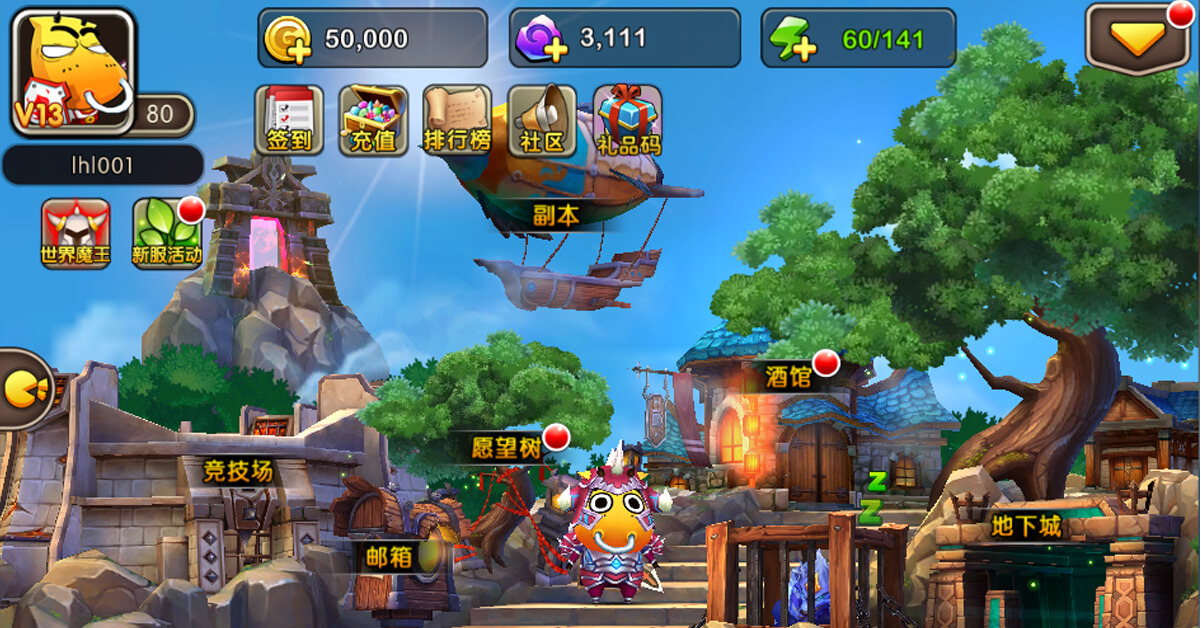This screenshot has width=1201, height=628.
Task: Buy more purple gems
Action: tap(540, 40)
